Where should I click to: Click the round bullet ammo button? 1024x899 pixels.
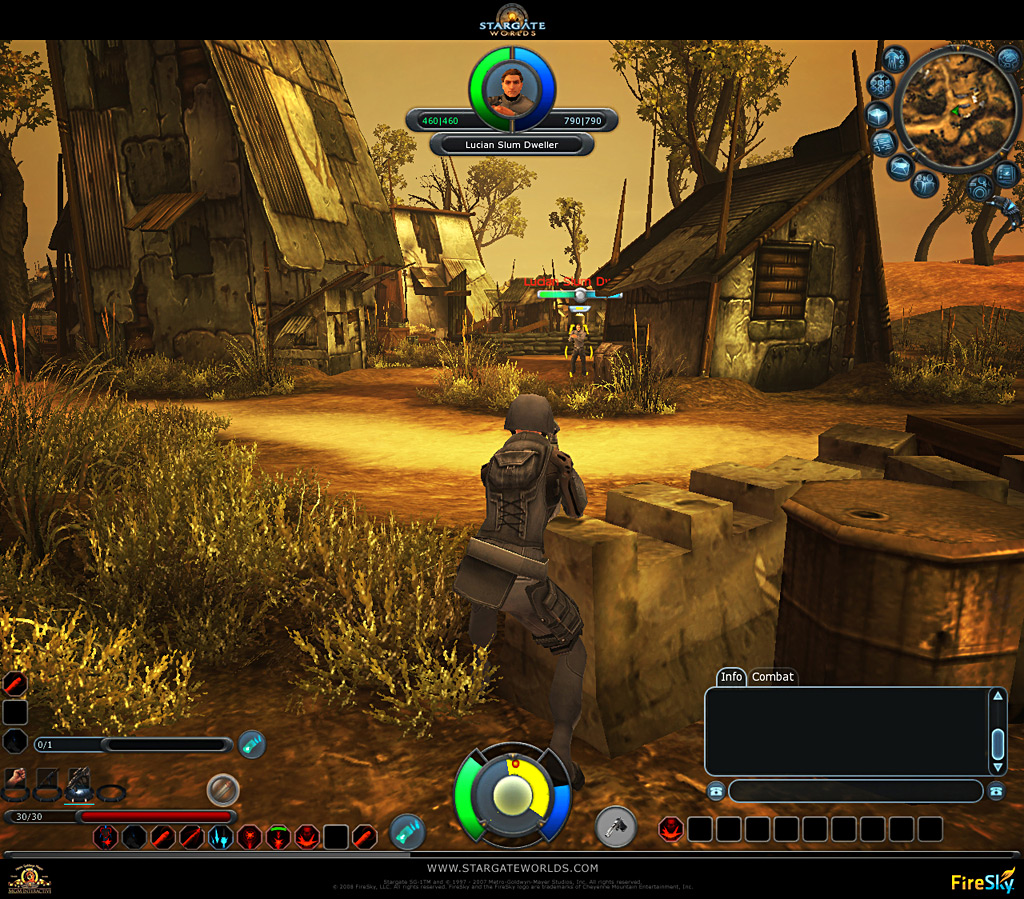[223, 790]
